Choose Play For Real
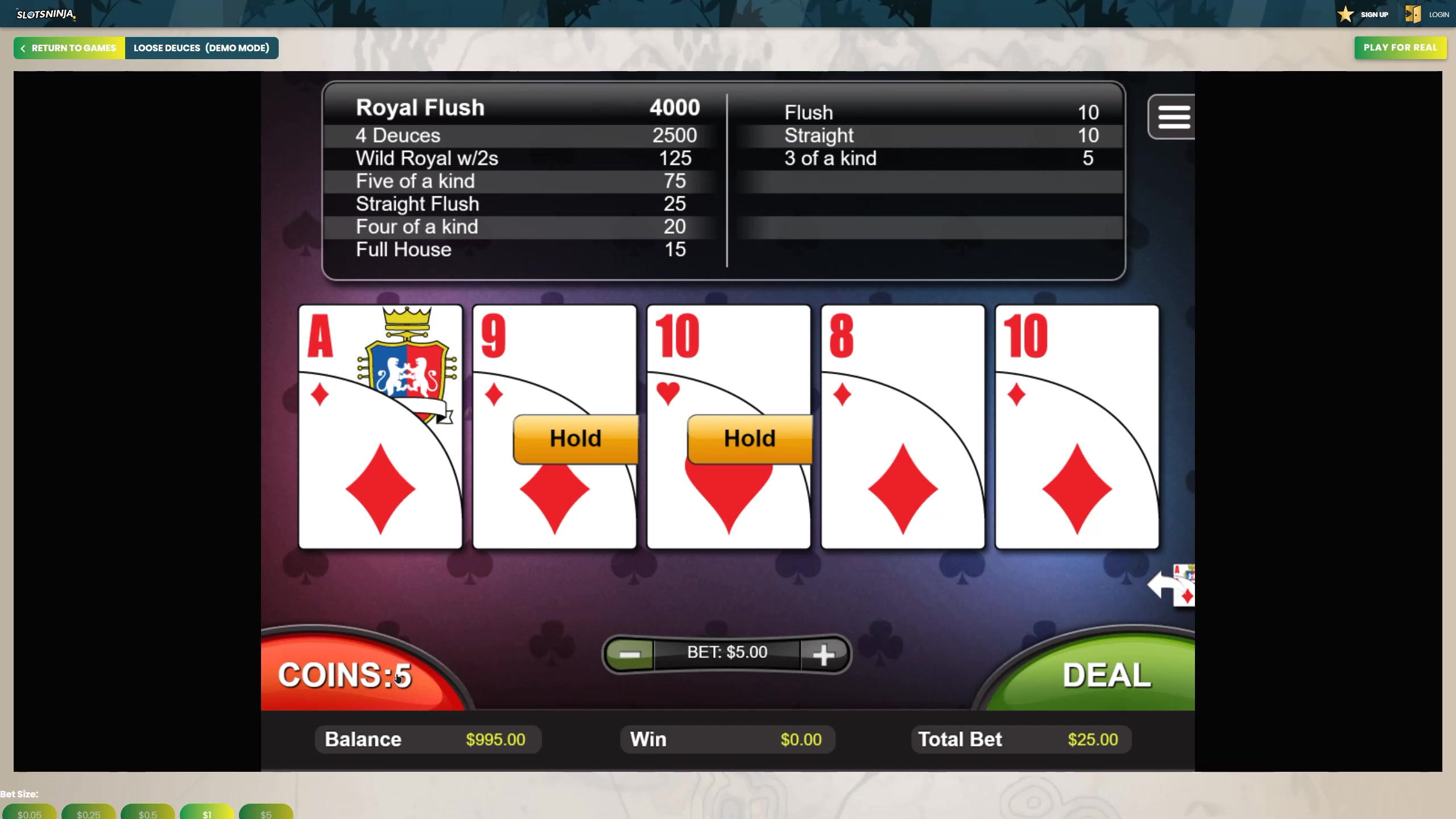This screenshot has width=1456, height=819. [1400, 48]
